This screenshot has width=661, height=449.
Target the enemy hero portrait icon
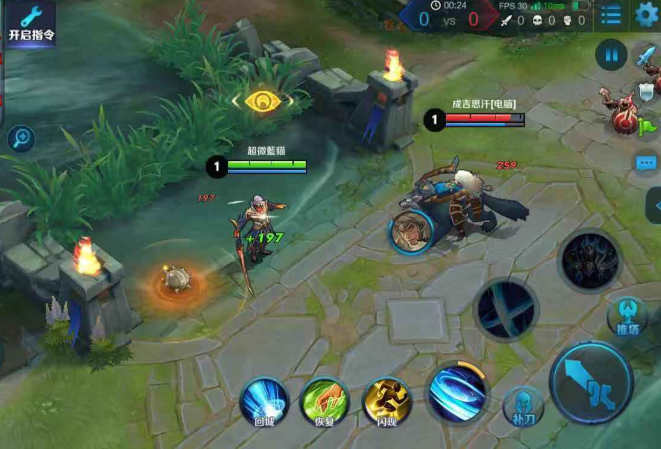[x=411, y=232]
